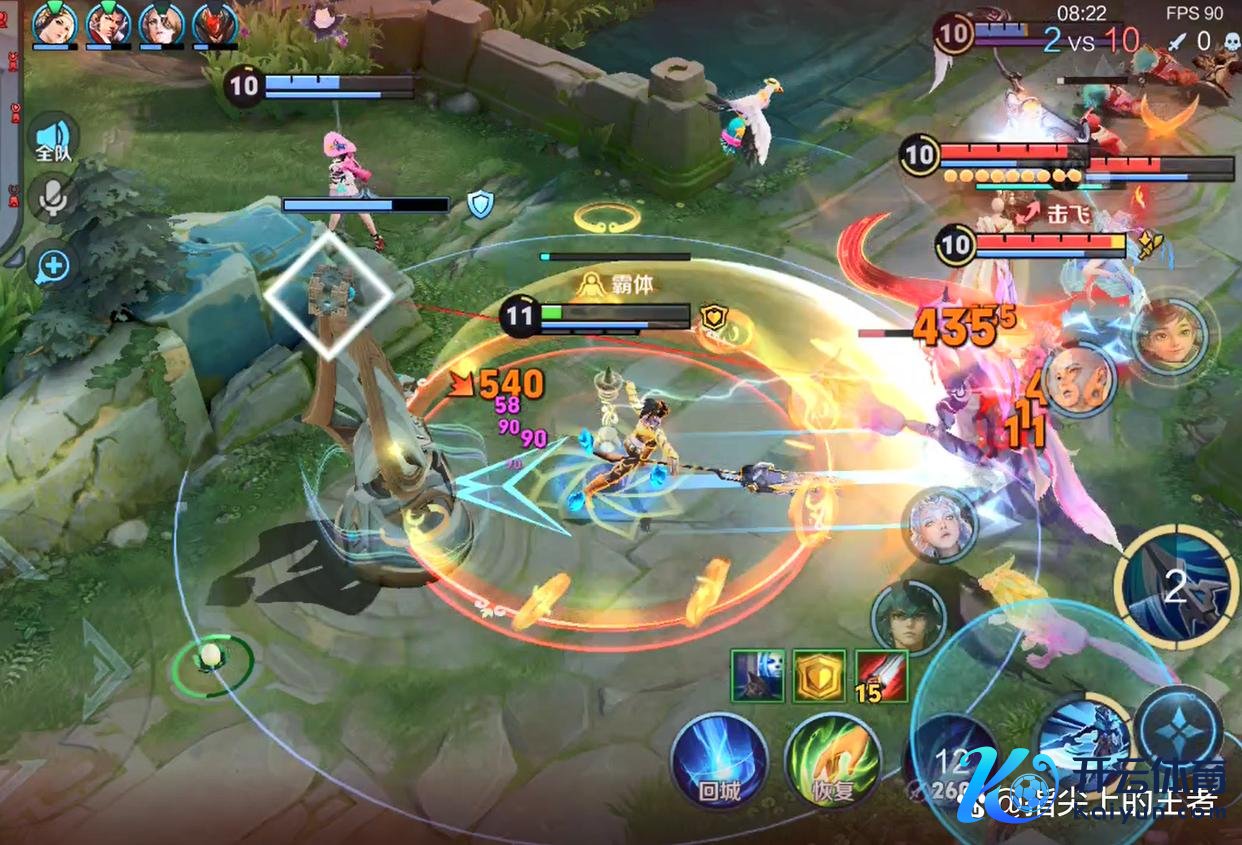Screen dimensions: 1242x845
Task: Use the red blade item showing 15
Action: point(881,676)
